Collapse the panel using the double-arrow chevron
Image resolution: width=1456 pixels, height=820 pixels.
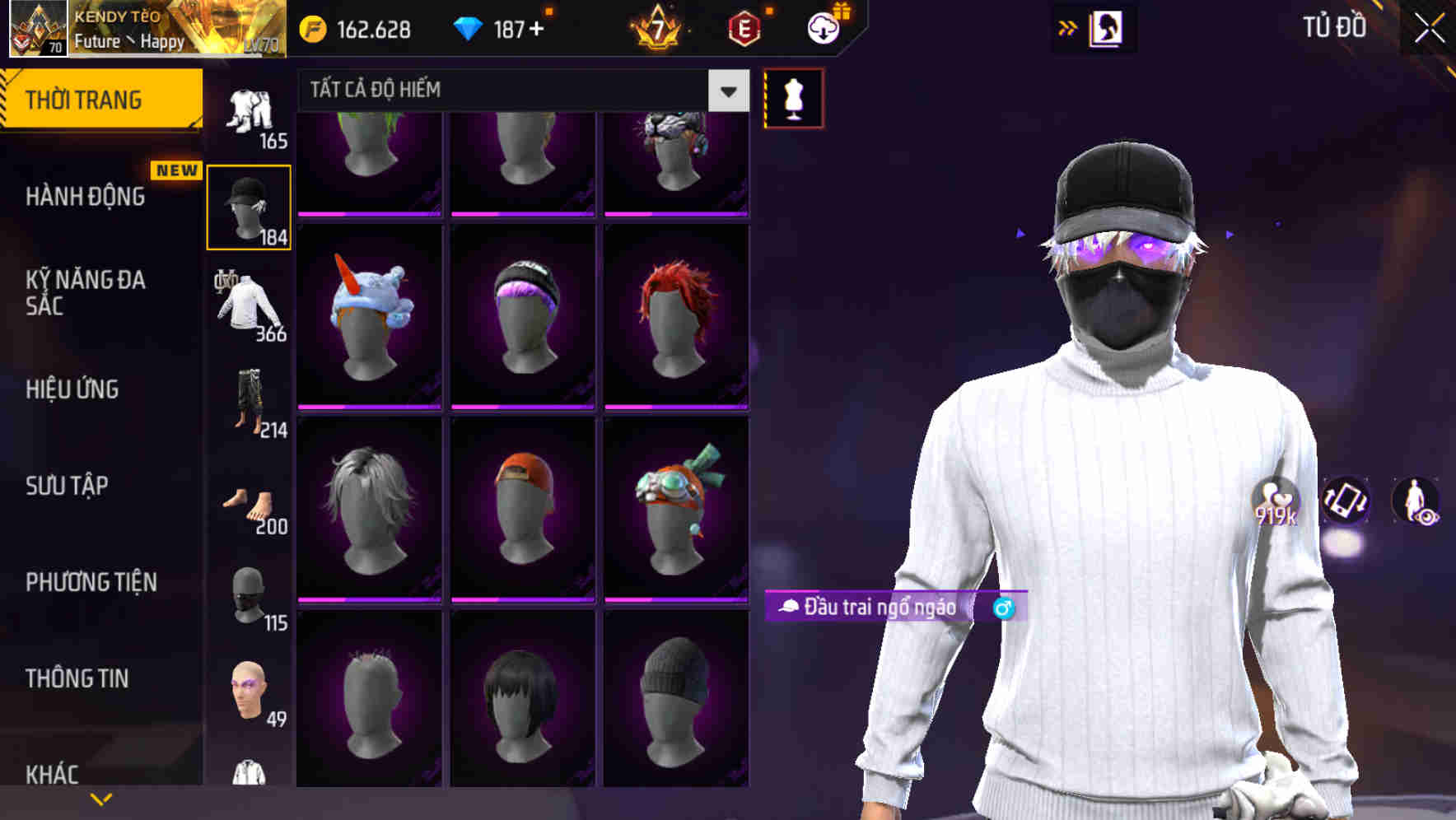pos(1068,26)
